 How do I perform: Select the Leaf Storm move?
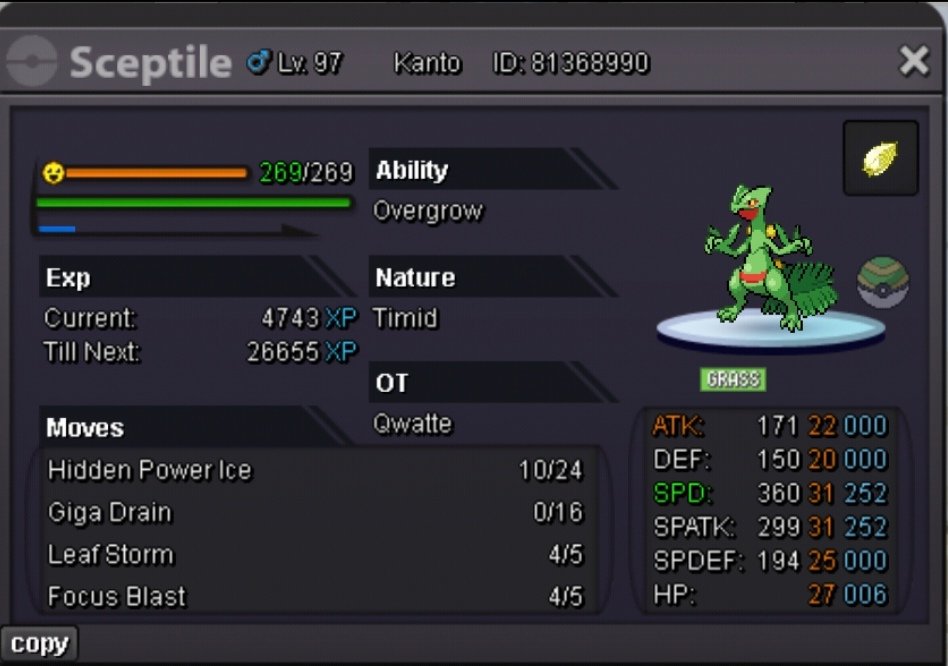click(x=314, y=555)
